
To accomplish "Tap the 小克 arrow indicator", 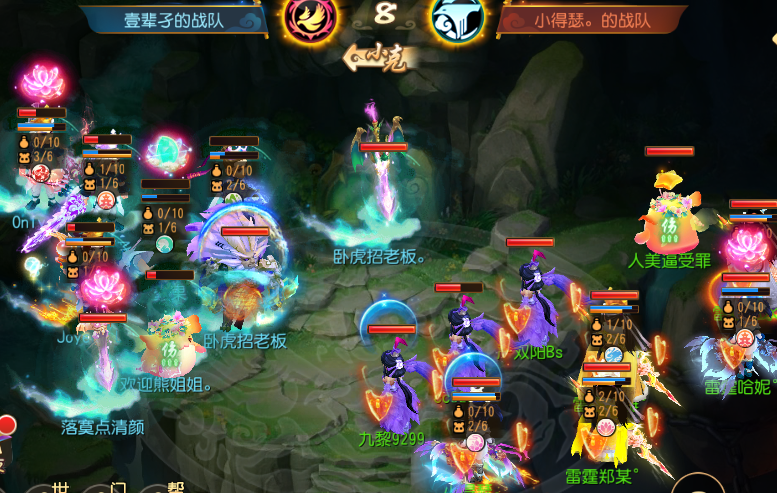I will click(377, 58).
